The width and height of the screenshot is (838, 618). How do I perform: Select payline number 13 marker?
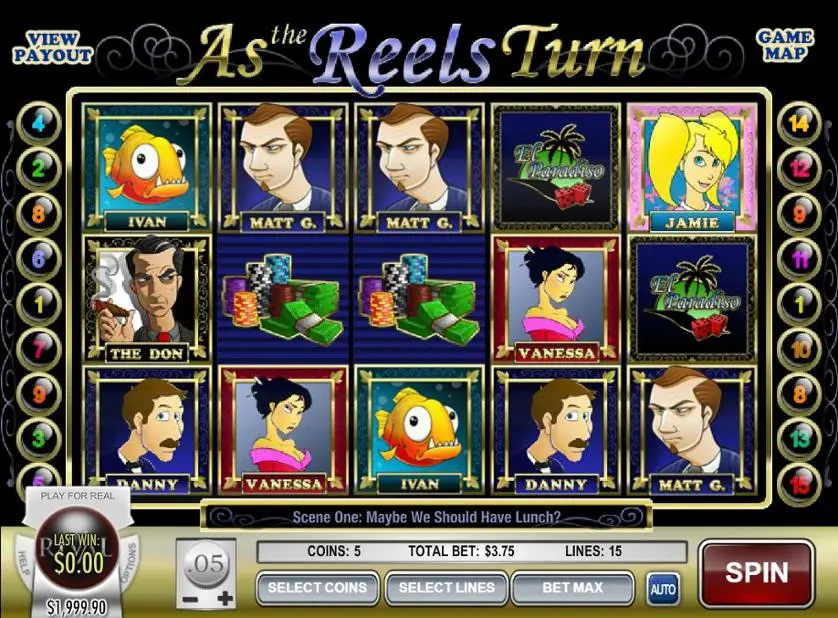click(799, 437)
